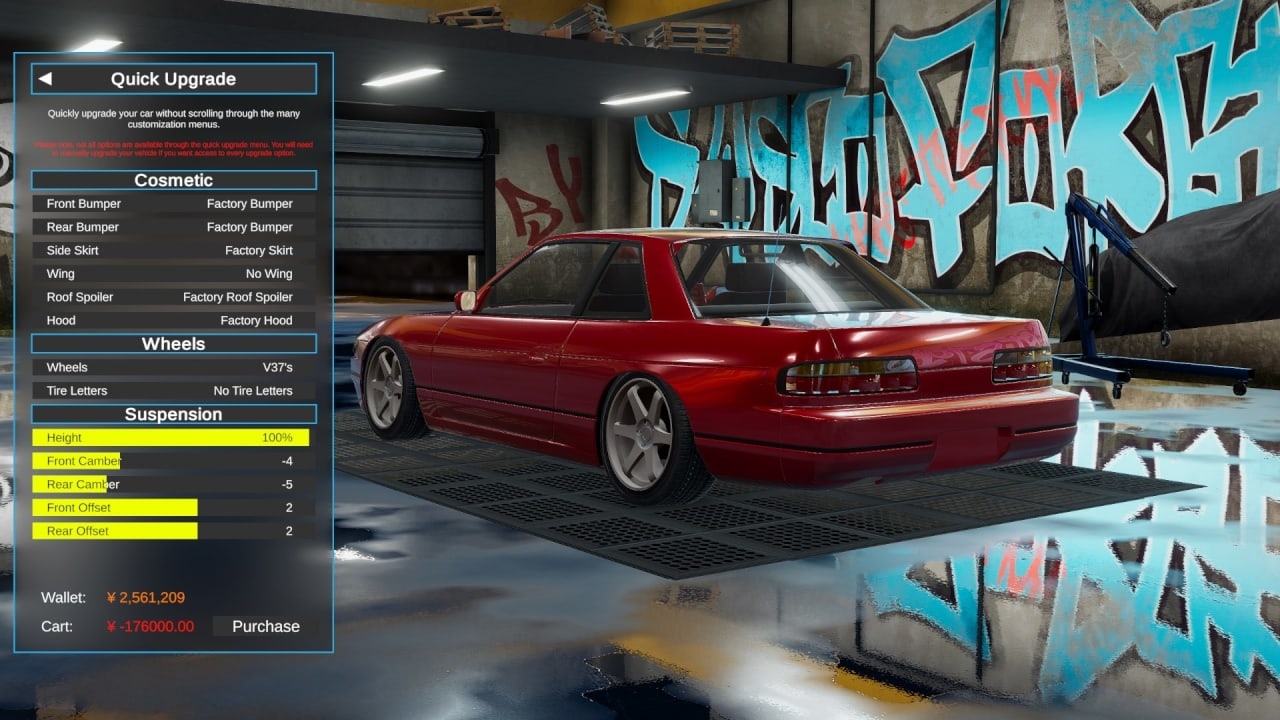Adjust the Rear Camber slider
The width and height of the screenshot is (1280, 720).
pyautogui.click(x=171, y=484)
